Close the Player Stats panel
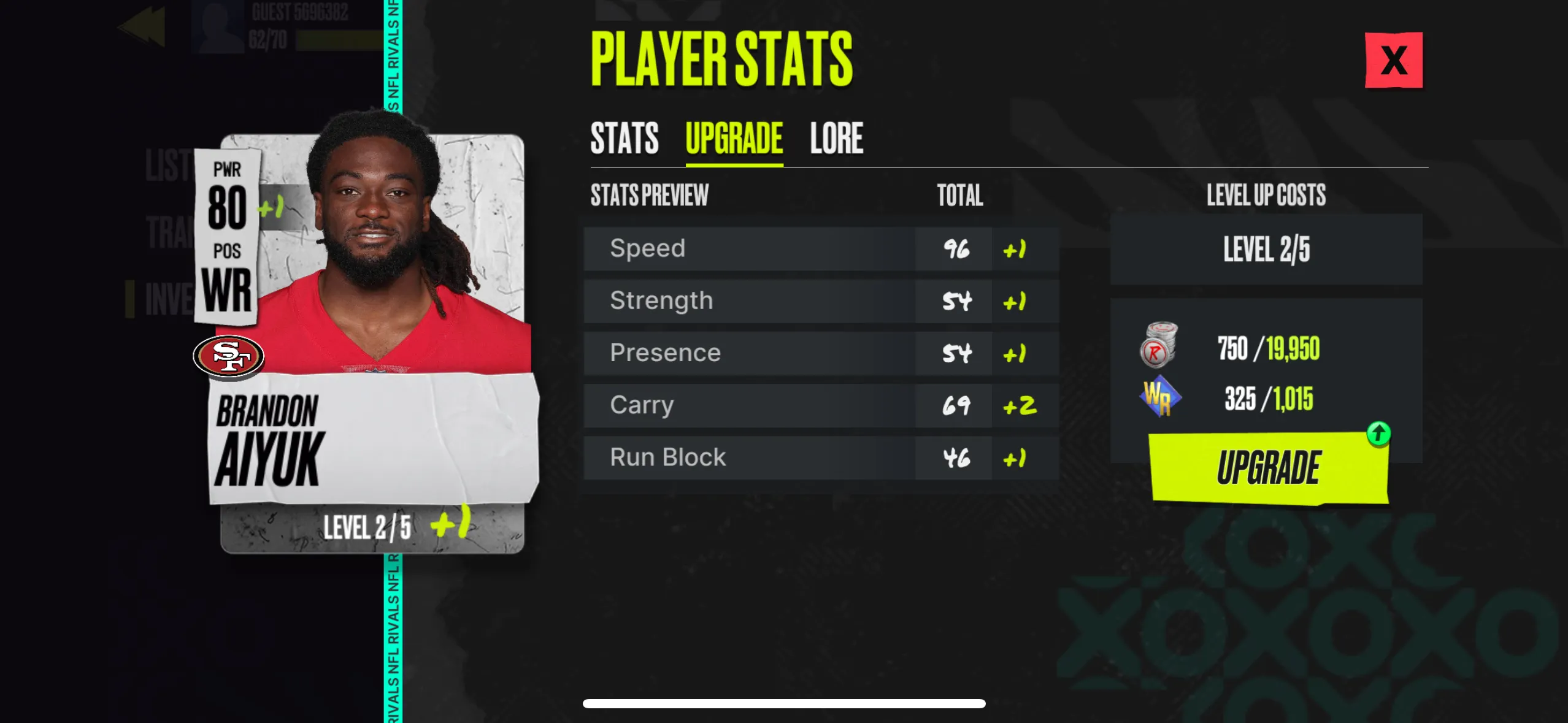The height and width of the screenshot is (723, 1568). (x=1393, y=60)
